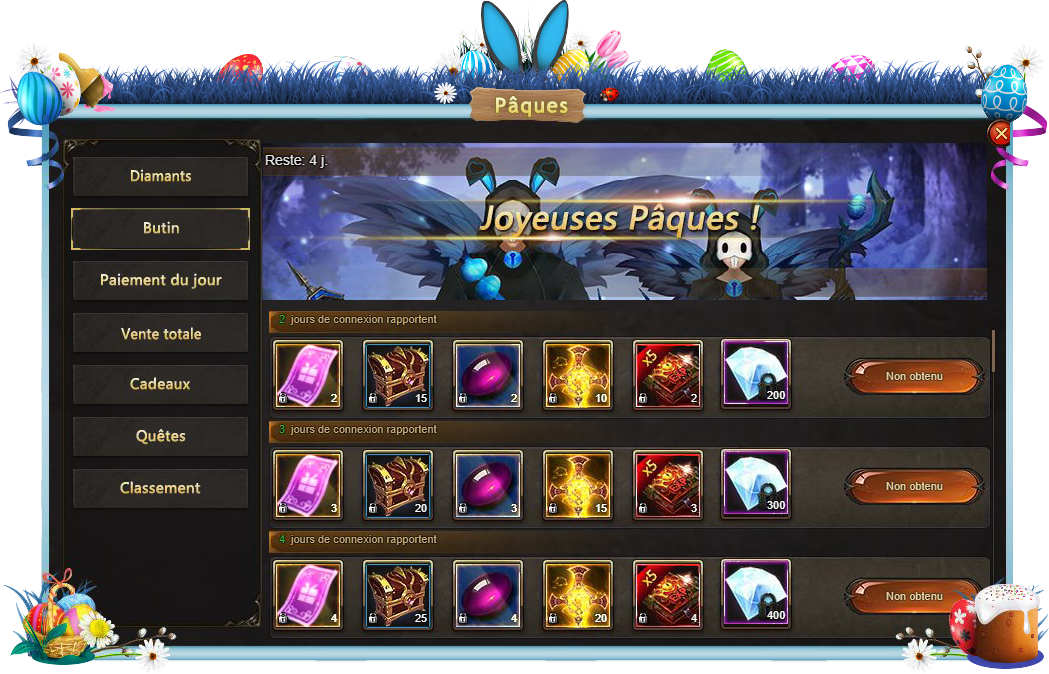Click the reward list scrollbar
This screenshot has width=1049, height=674.
(993, 351)
